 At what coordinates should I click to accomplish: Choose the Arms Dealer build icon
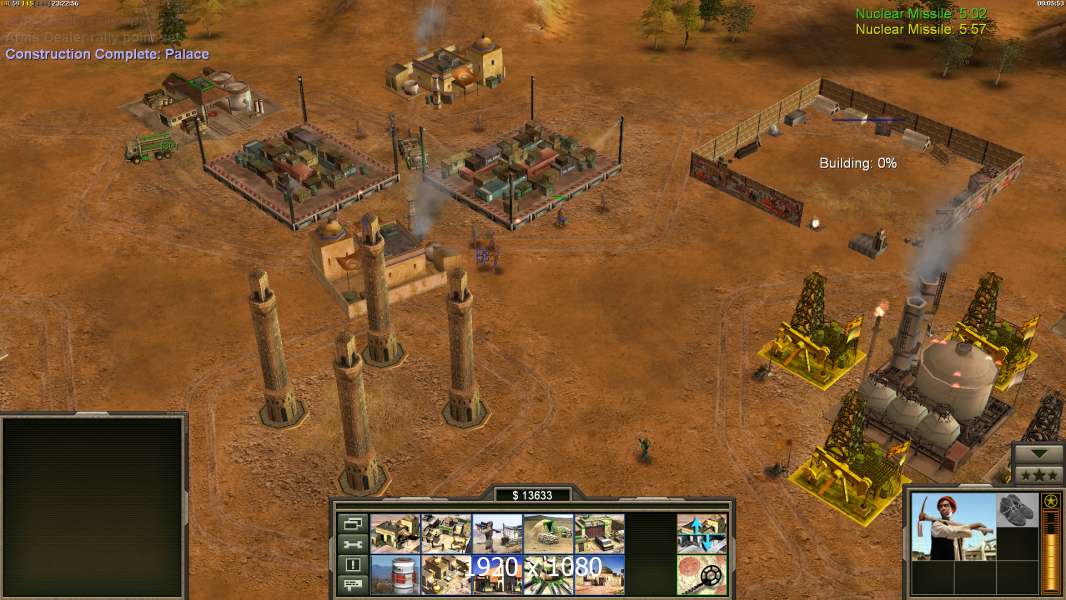[x=599, y=534]
